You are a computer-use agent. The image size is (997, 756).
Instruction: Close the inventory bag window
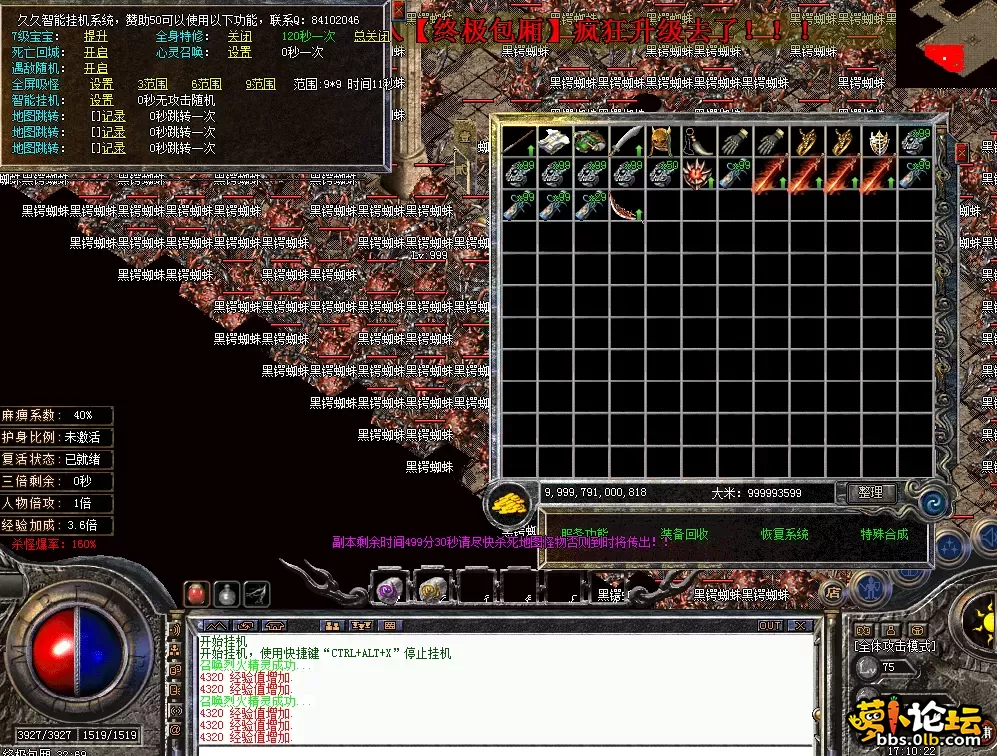(961, 152)
